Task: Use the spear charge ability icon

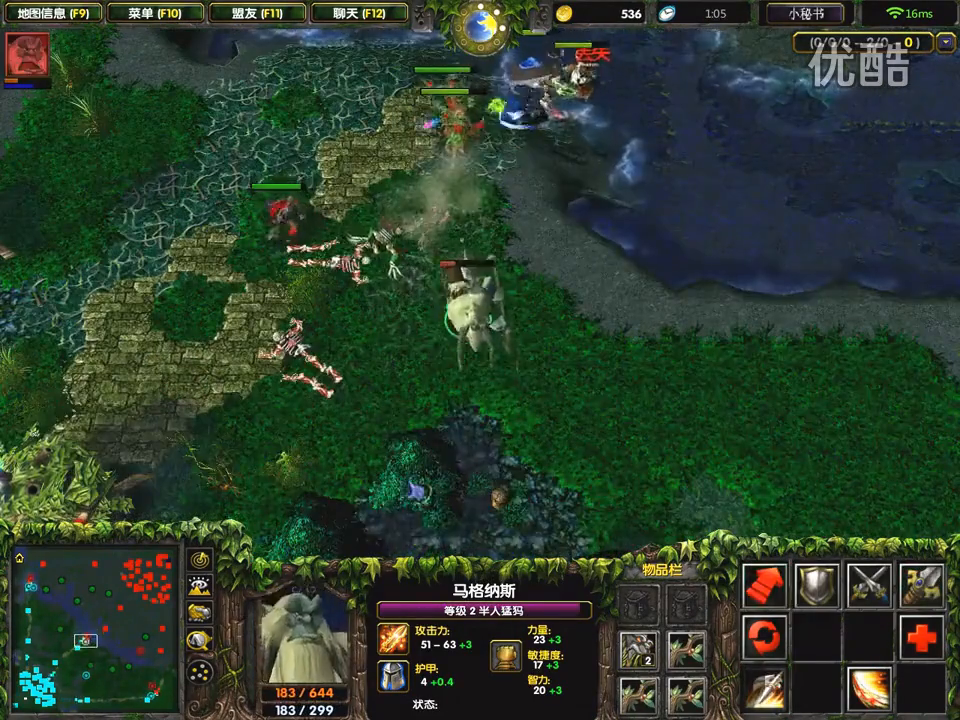Action: pyautogui.click(x=765, y=689)
